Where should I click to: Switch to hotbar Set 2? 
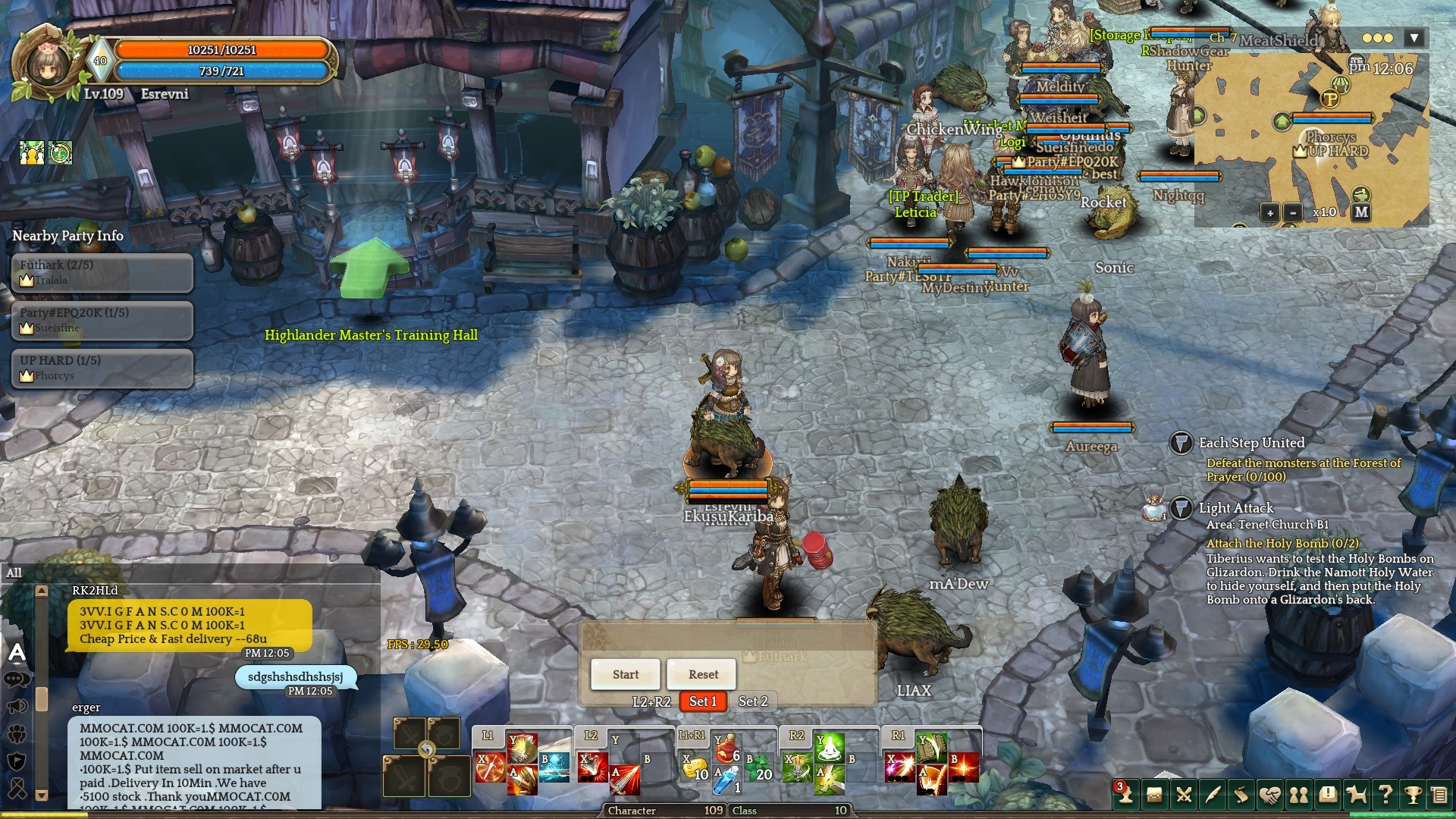(753, 701)
